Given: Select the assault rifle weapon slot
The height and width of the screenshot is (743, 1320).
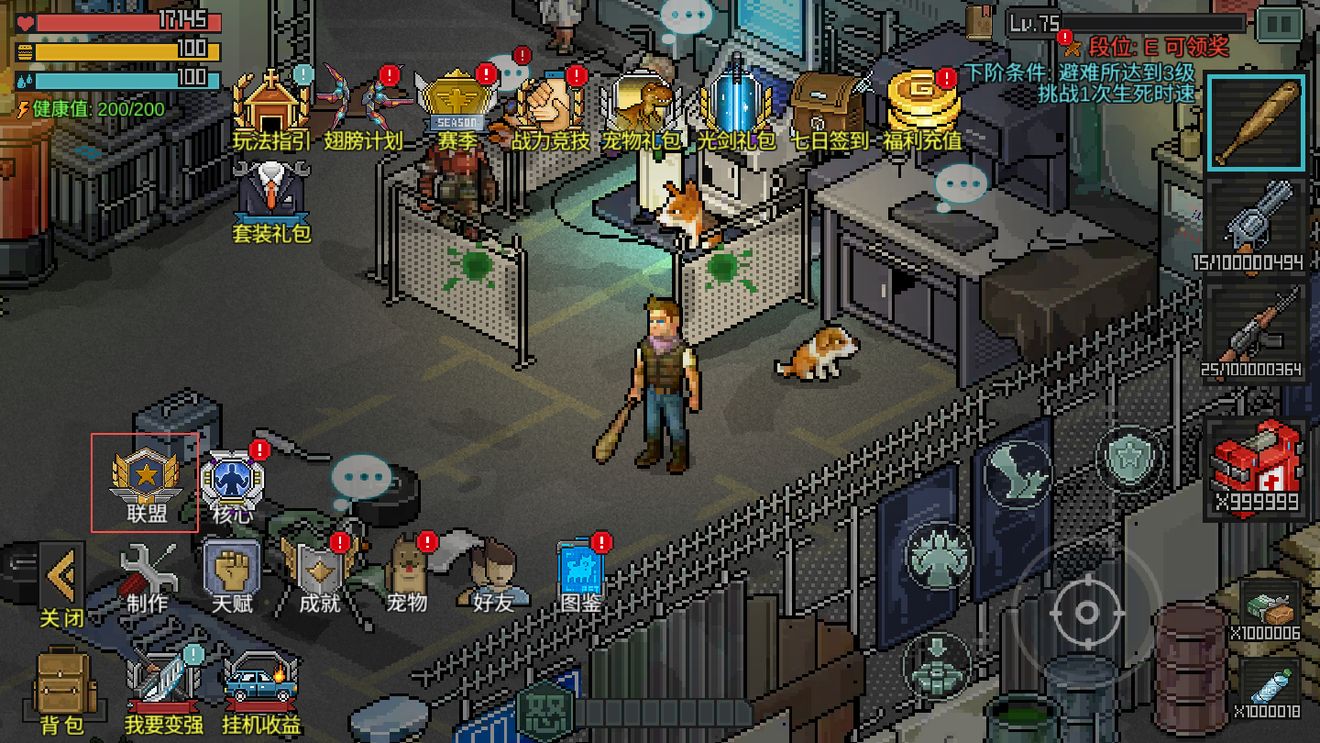Looking at the screenshot, I should [1255, 328].
